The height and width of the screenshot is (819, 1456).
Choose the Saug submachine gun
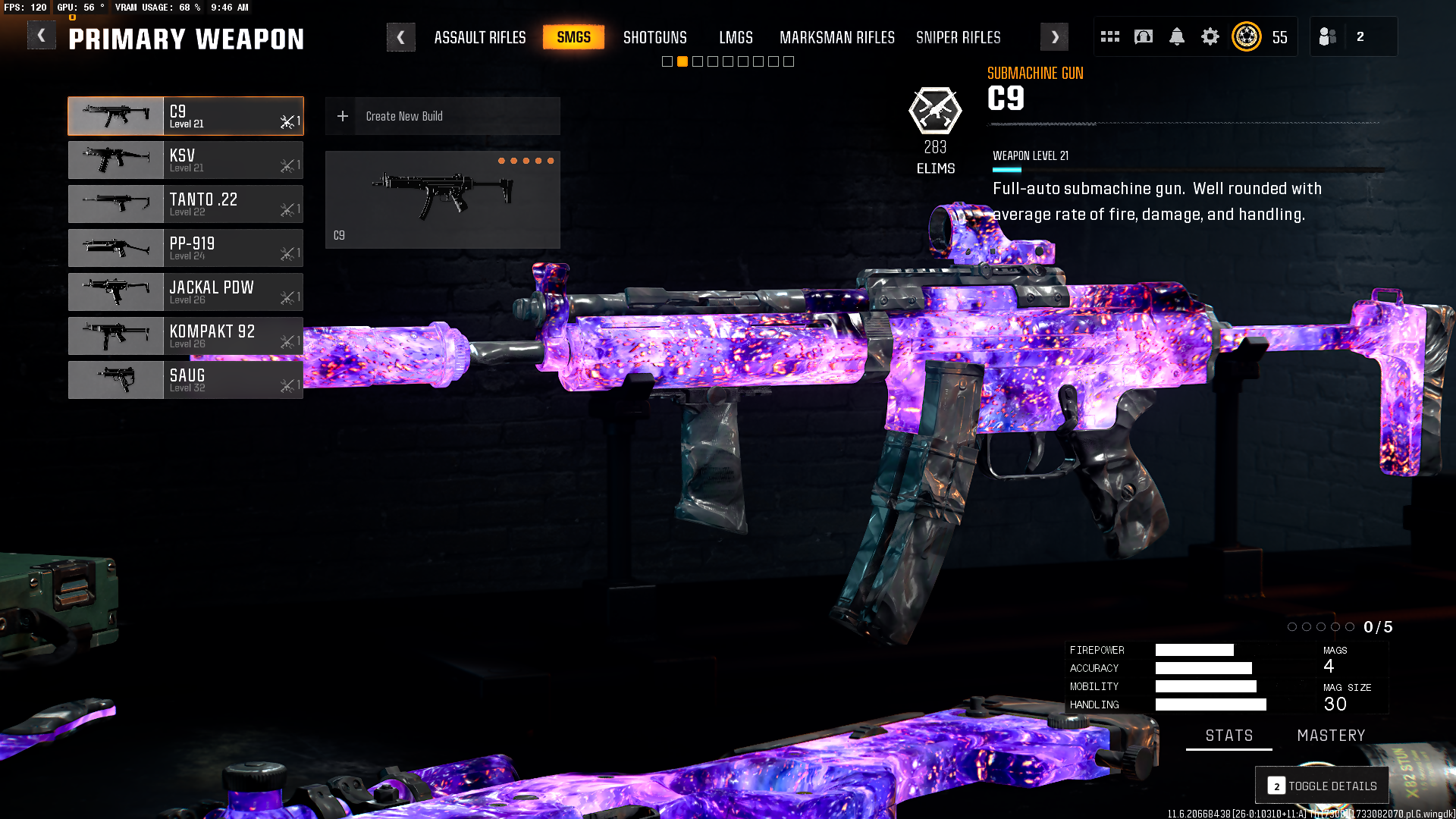click(186, 380)
